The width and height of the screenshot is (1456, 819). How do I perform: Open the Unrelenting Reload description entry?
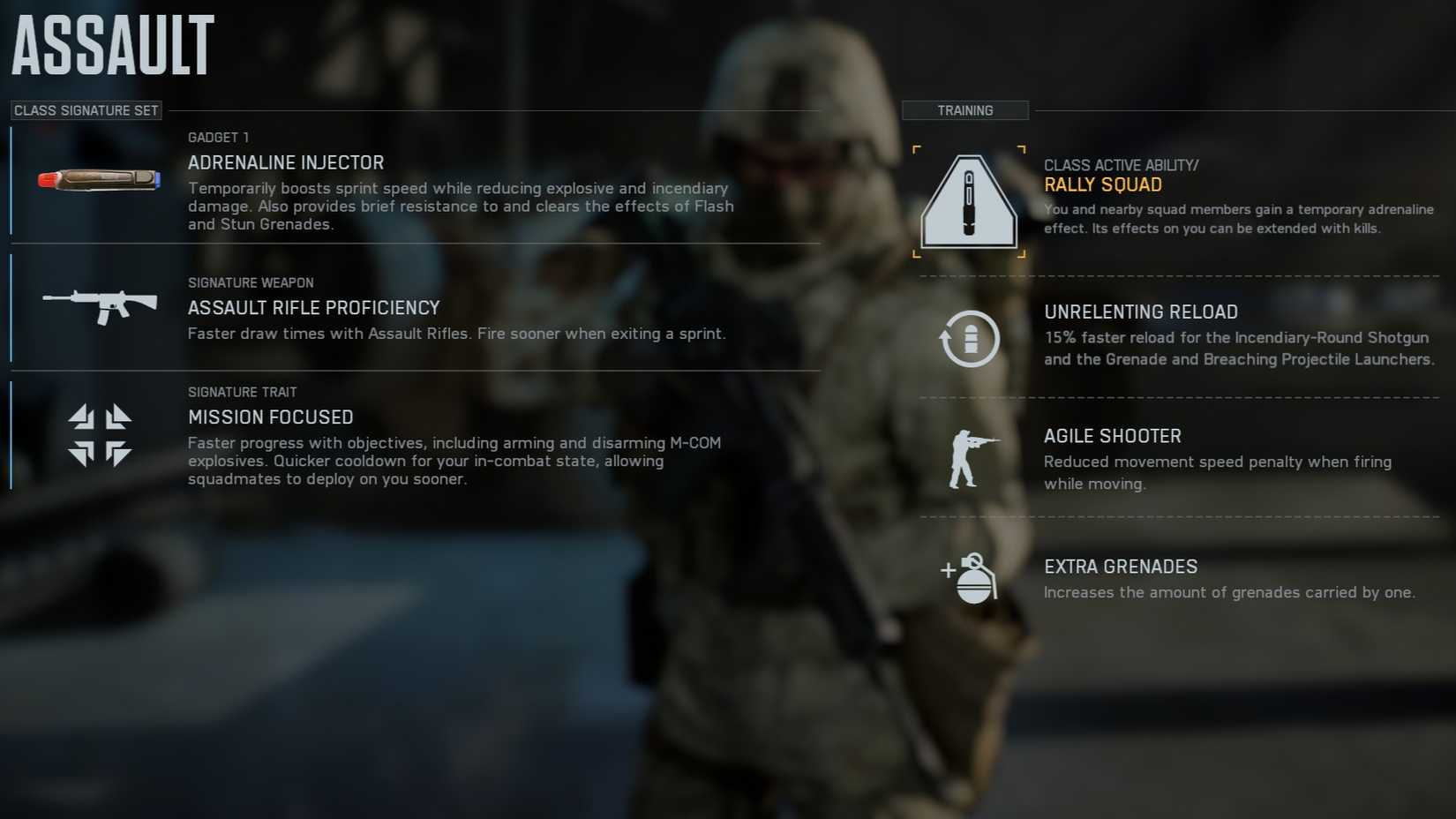point(1141,312)
